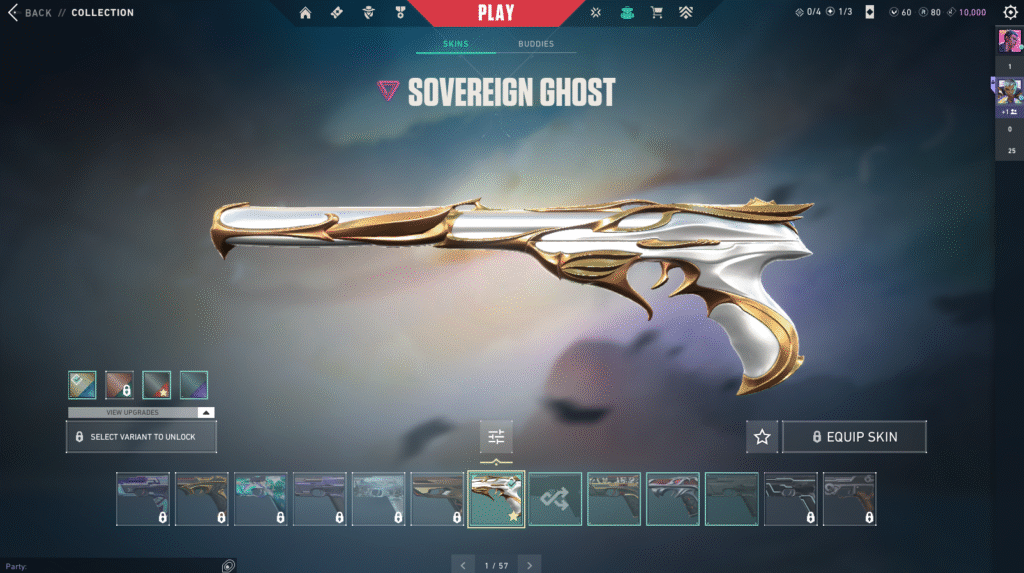Collapse the View Upgrades arrow

(205, 412)
